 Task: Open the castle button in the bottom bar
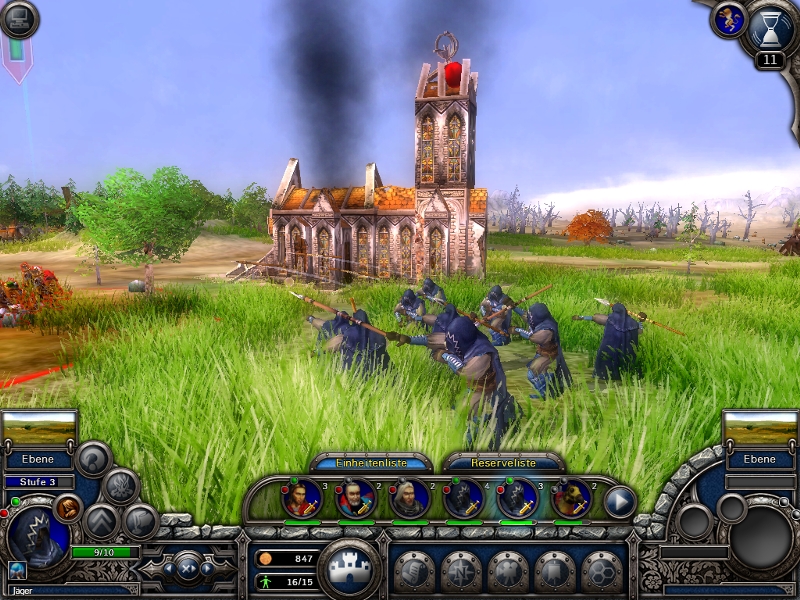coord(347,569)
